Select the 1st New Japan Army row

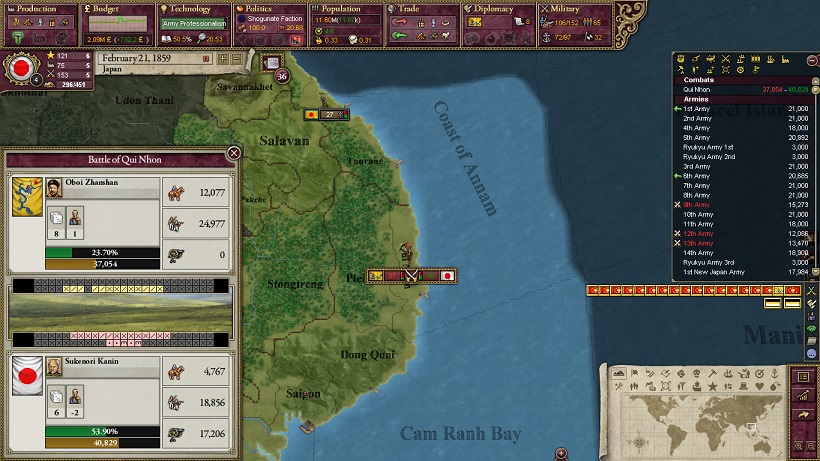coord(714,271)
